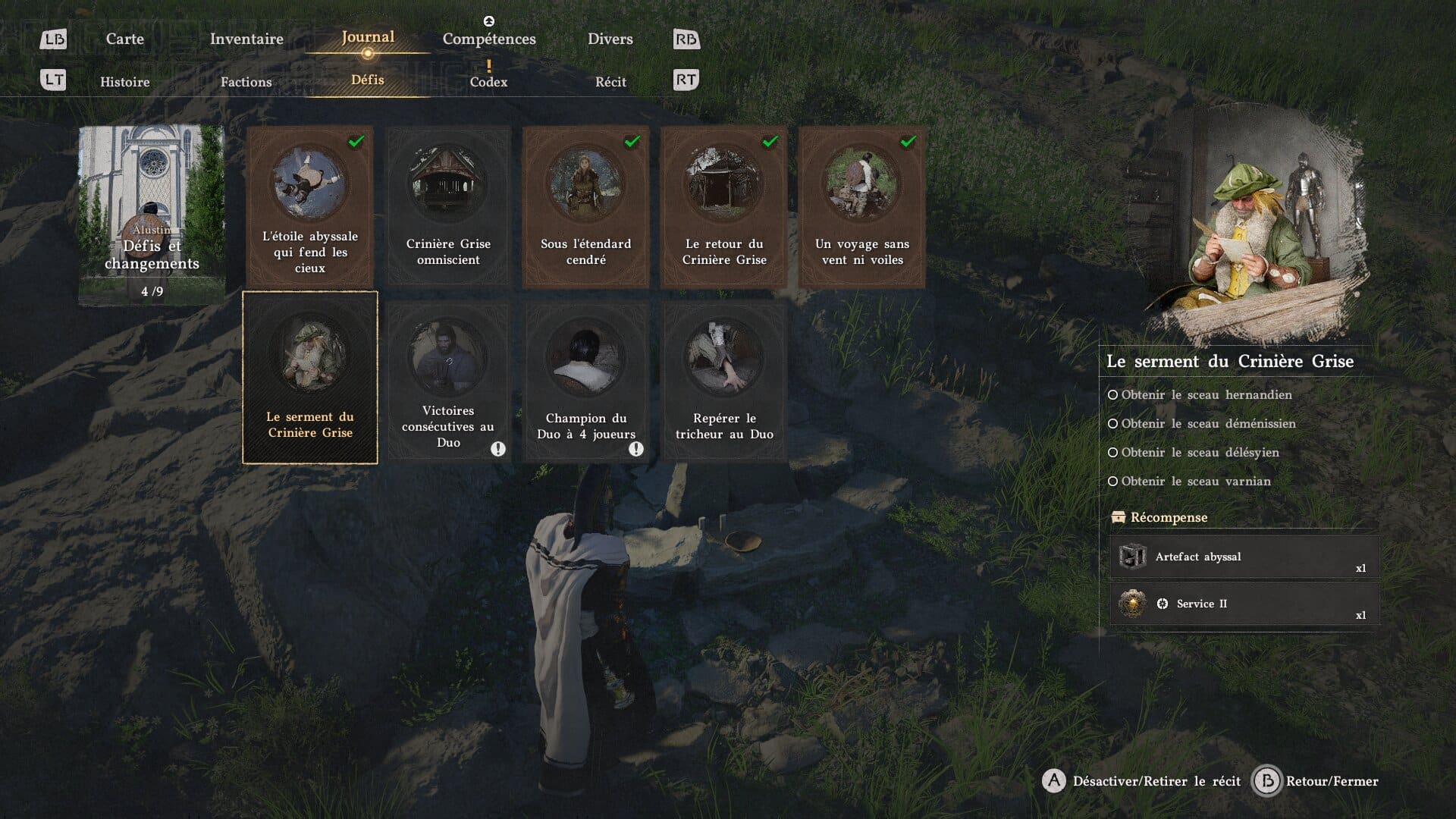Switch to the Récit sub-tab
Image resolution: width=1456 pixels, height=819 pixels.
610,82
